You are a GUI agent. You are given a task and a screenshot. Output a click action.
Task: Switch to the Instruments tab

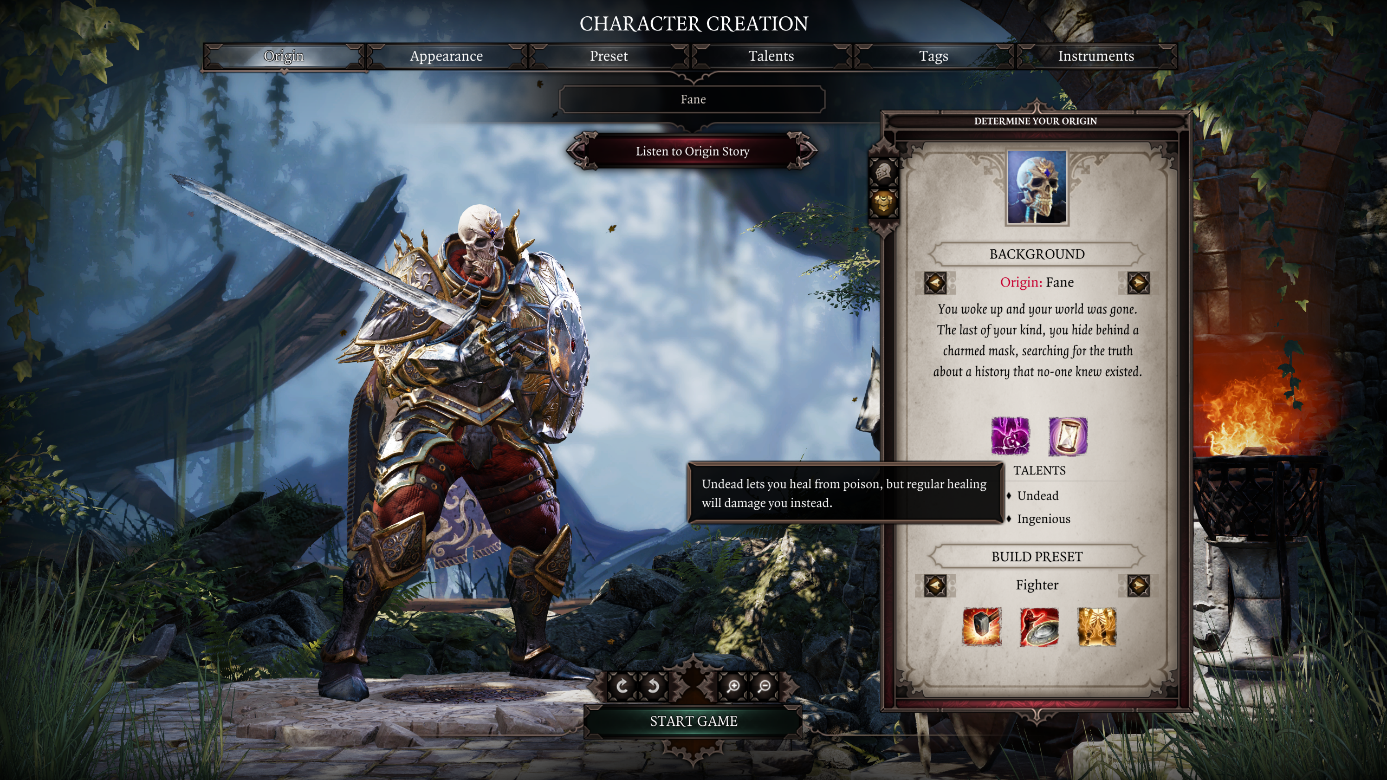tap(1096, 57)
